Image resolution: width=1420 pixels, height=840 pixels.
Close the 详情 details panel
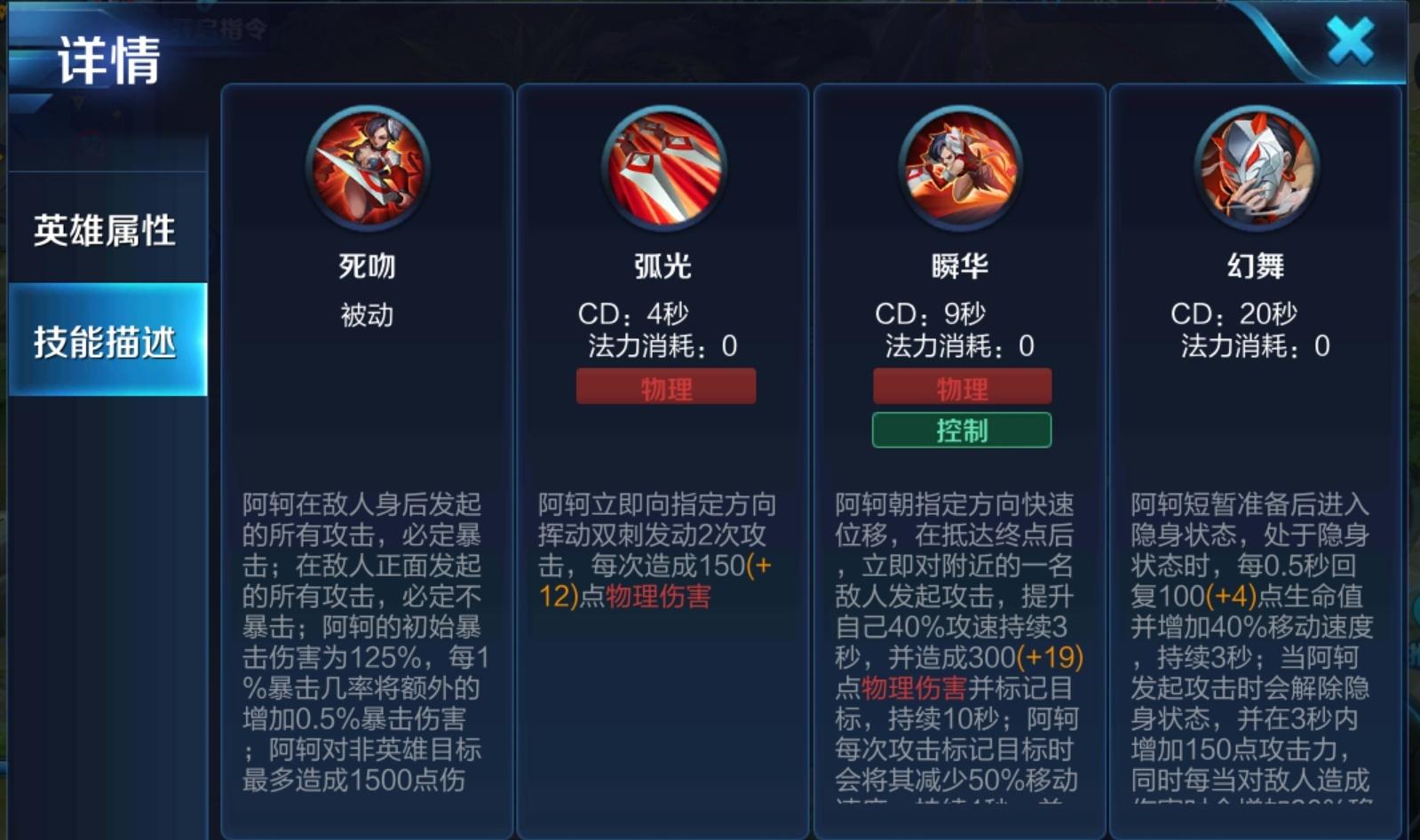pos(1350,42)
